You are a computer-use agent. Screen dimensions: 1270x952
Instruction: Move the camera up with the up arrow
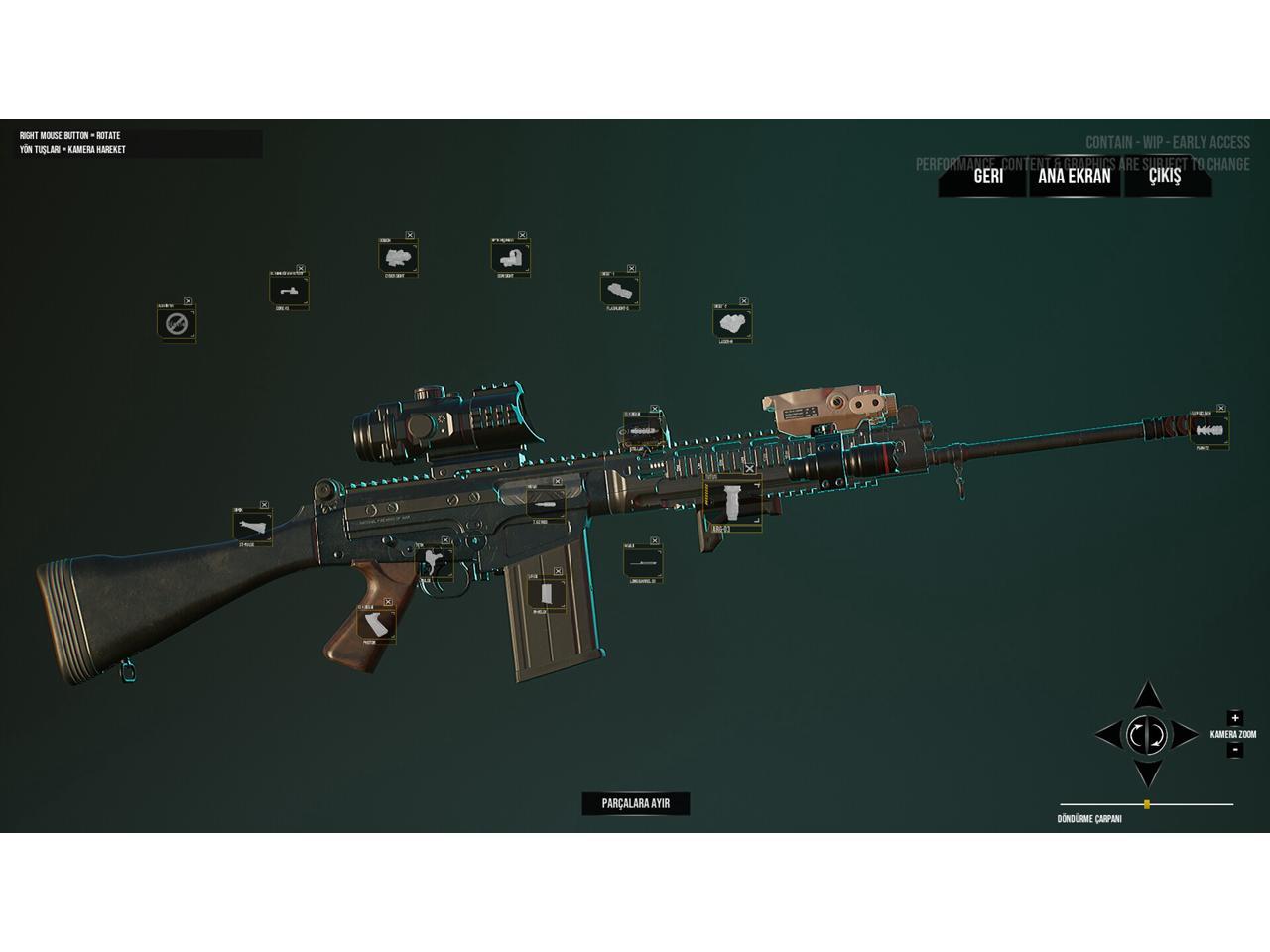pos(1148,695)
